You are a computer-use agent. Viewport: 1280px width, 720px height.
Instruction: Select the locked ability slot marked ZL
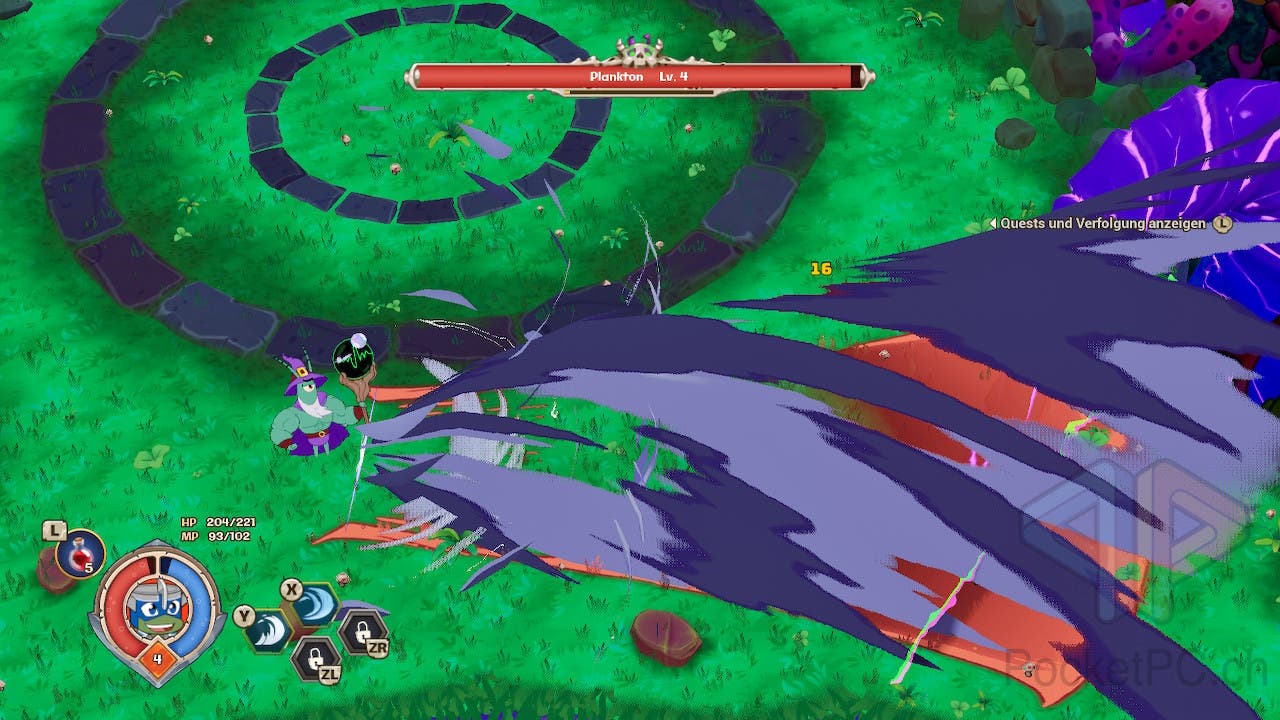point(314,657)
